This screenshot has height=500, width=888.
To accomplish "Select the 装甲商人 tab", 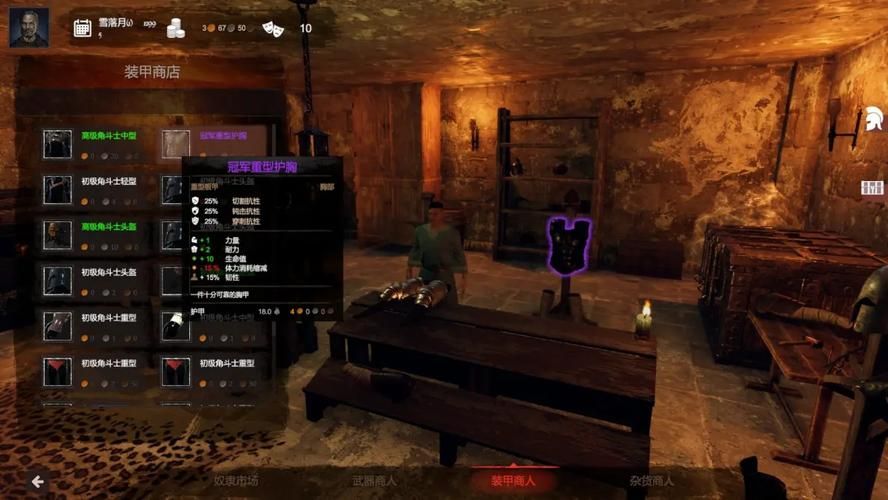I will [x=513, y=481].
